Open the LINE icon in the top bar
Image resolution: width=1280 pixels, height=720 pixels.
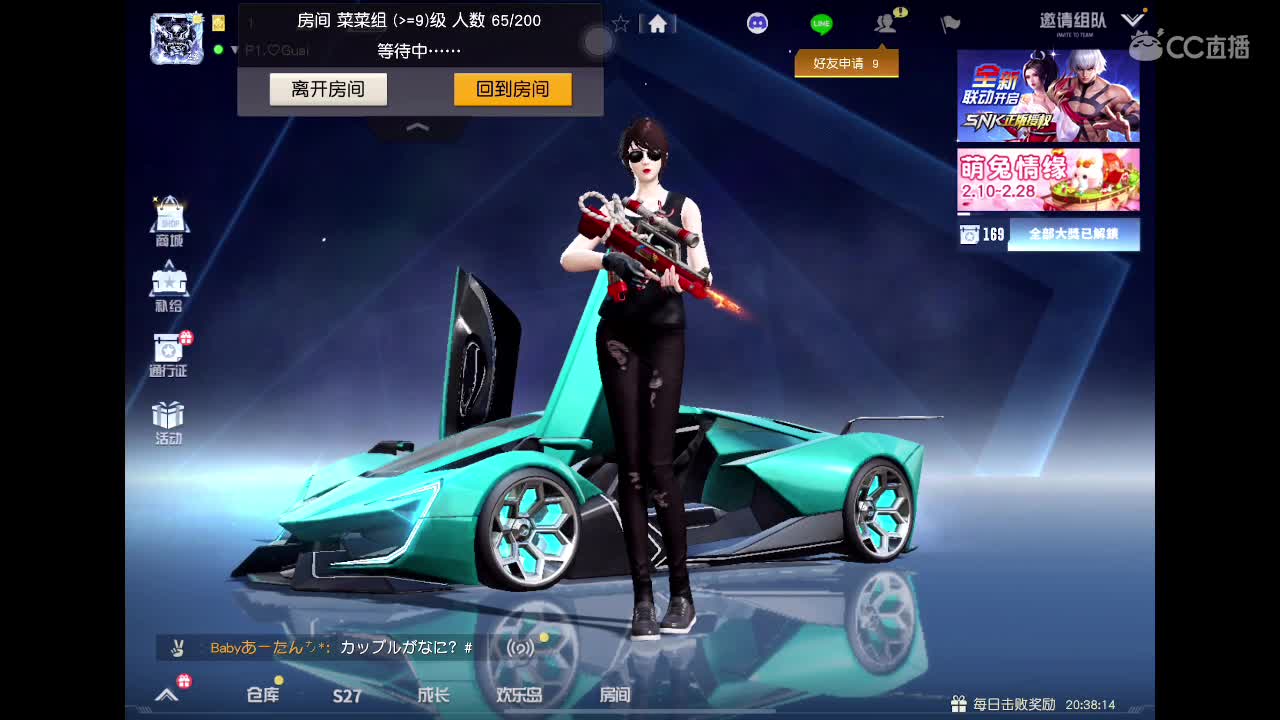tap(820, 22)
